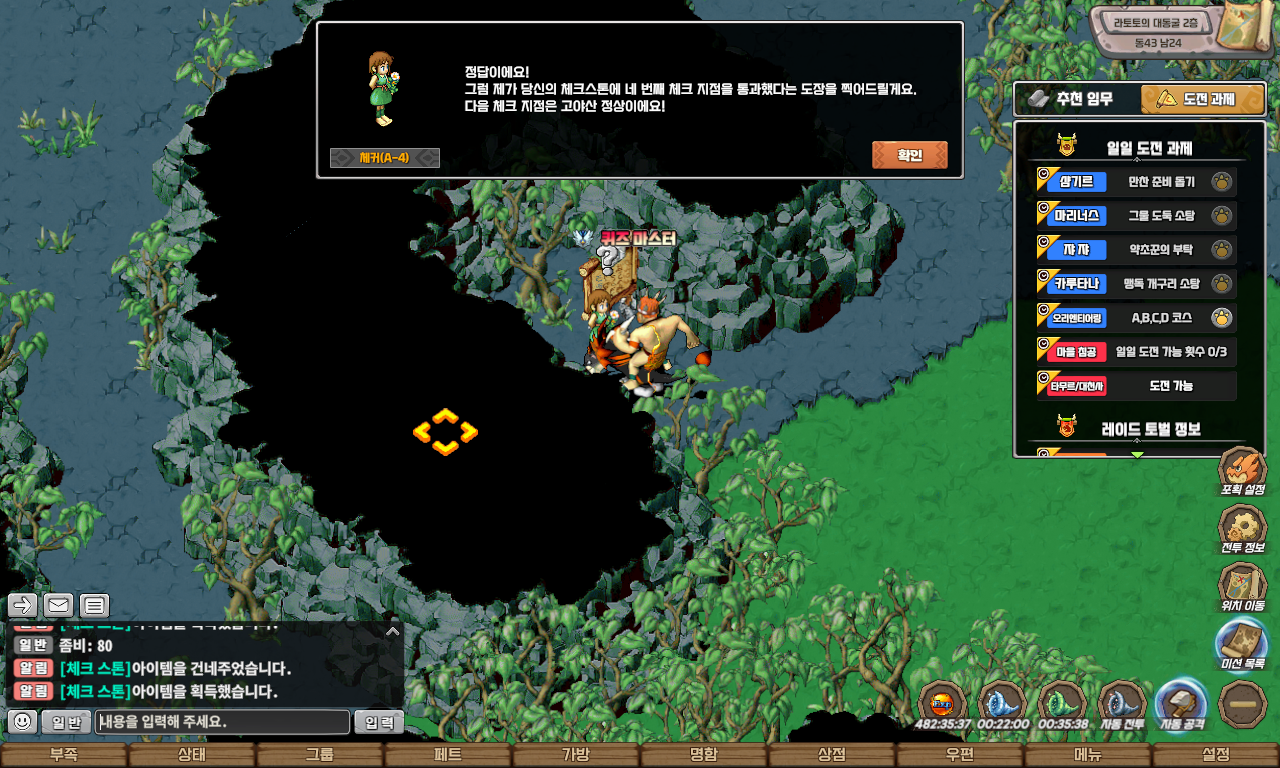Confirm the dialogue with the 확인 button

909,155
